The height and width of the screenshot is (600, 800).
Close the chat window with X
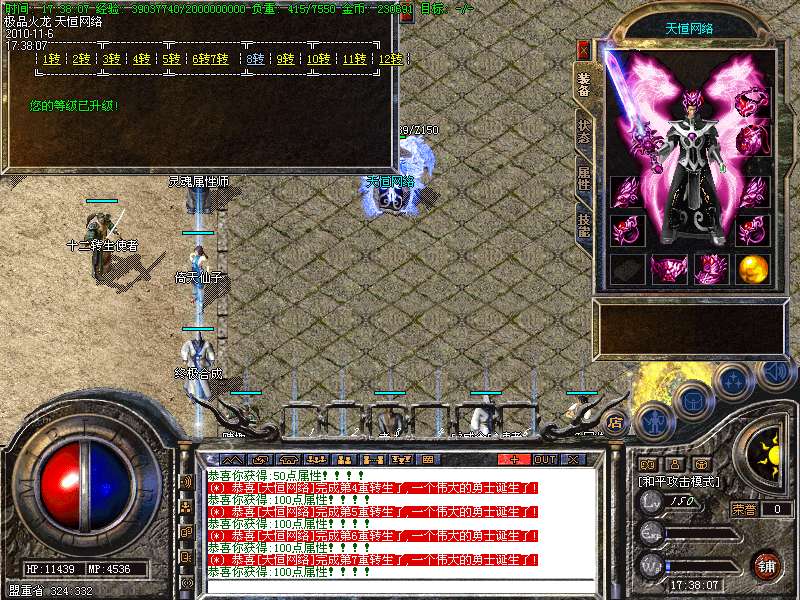coord(573,459)
